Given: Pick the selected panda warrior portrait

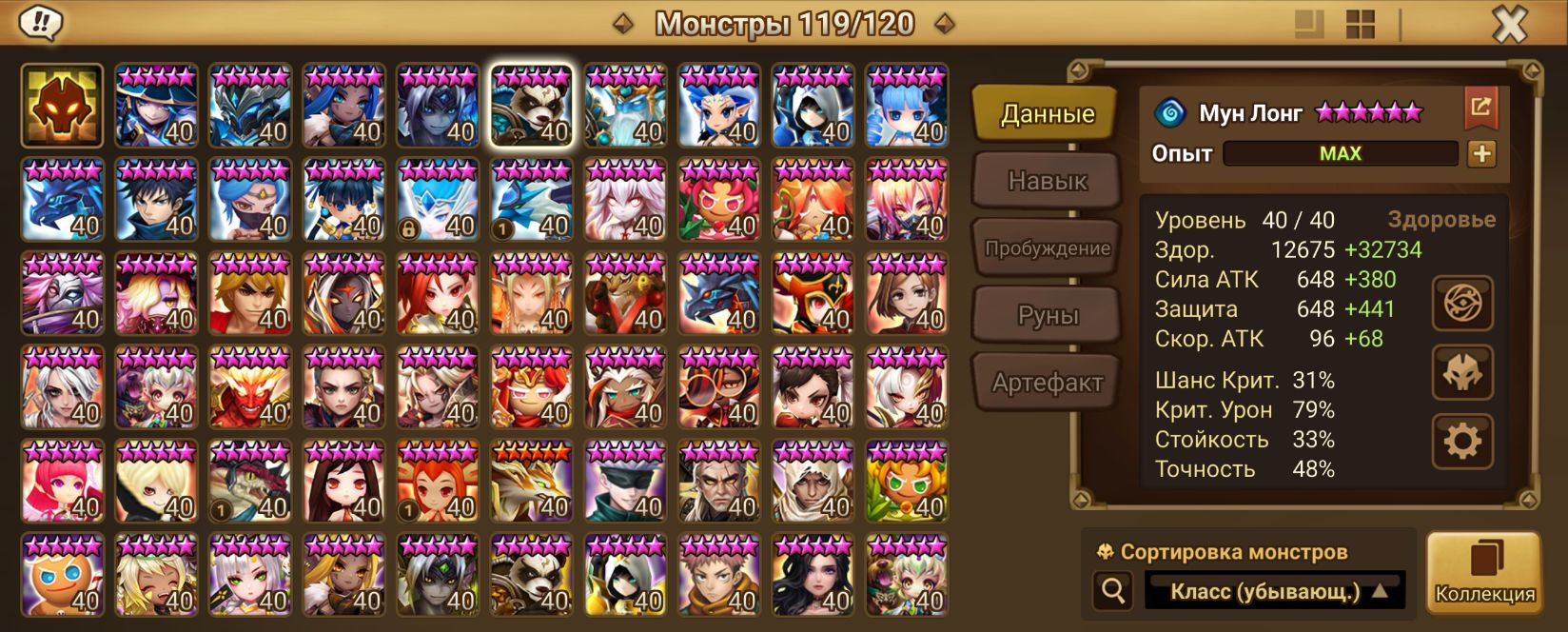Looking at the screenshot, I should [532, 106].
